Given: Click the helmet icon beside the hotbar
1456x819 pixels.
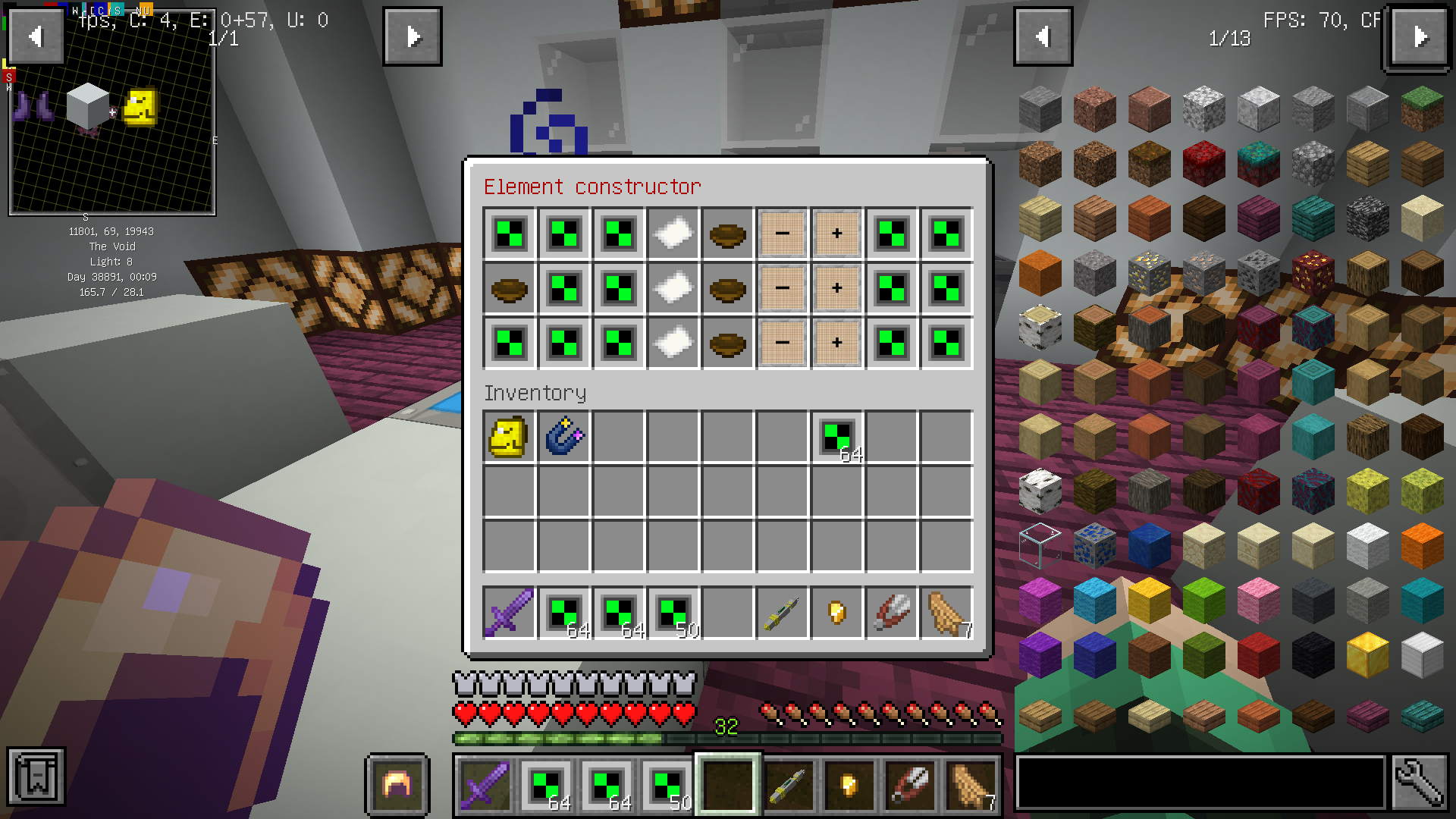Looking at the screenshot, I should pyautogui.click(x=397, y=785).
